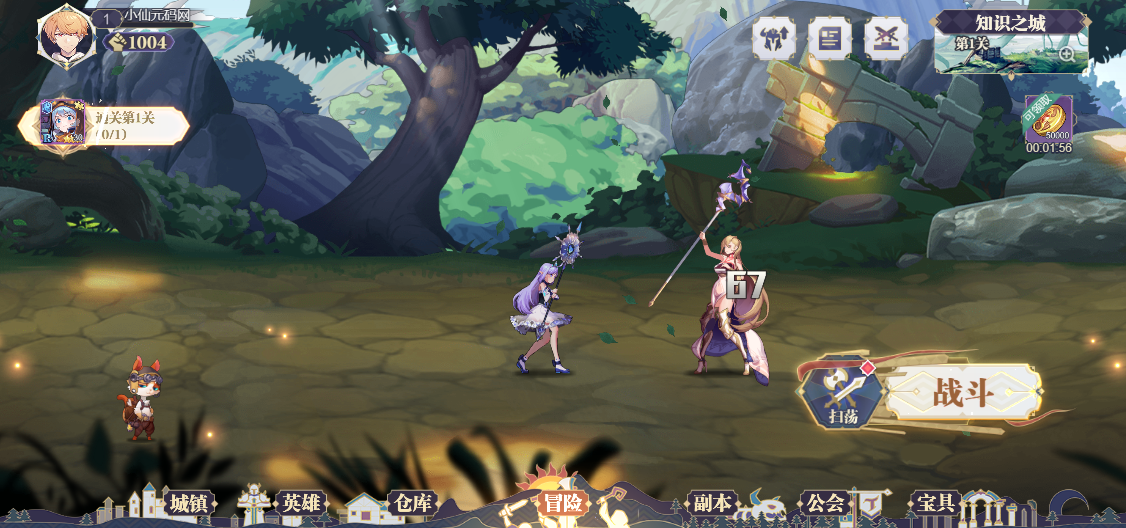Start the 战斗 battle
1126x528 pixels.
(x=962, y=393)
